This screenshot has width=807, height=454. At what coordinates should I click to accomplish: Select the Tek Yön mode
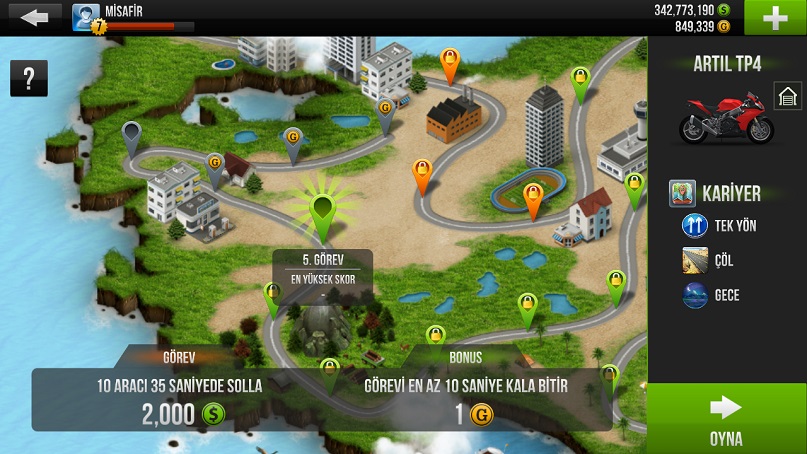[720, 226]
